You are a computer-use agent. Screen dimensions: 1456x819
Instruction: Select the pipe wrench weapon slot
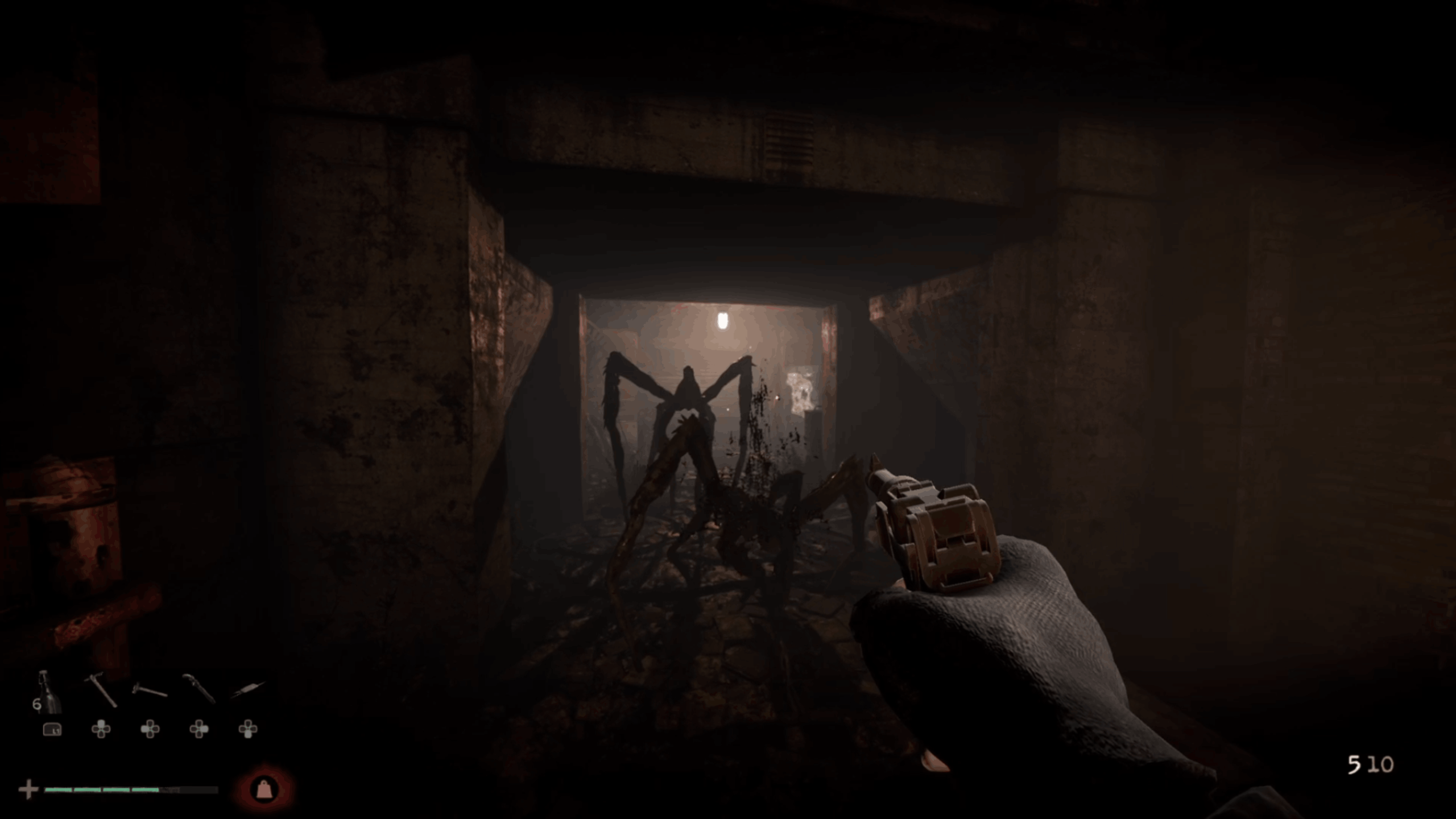(x=198, y=688)
